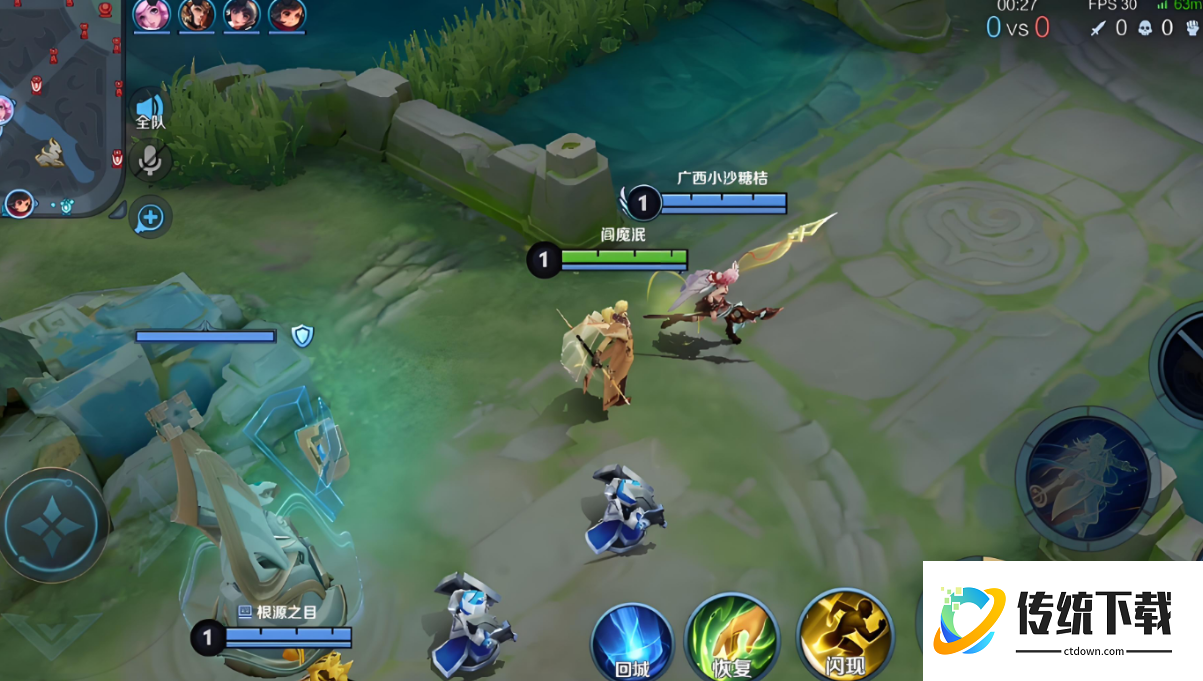Click the 传统下载 watermark logo
Screen dimensions: 1203x681
click(1062, 620)
